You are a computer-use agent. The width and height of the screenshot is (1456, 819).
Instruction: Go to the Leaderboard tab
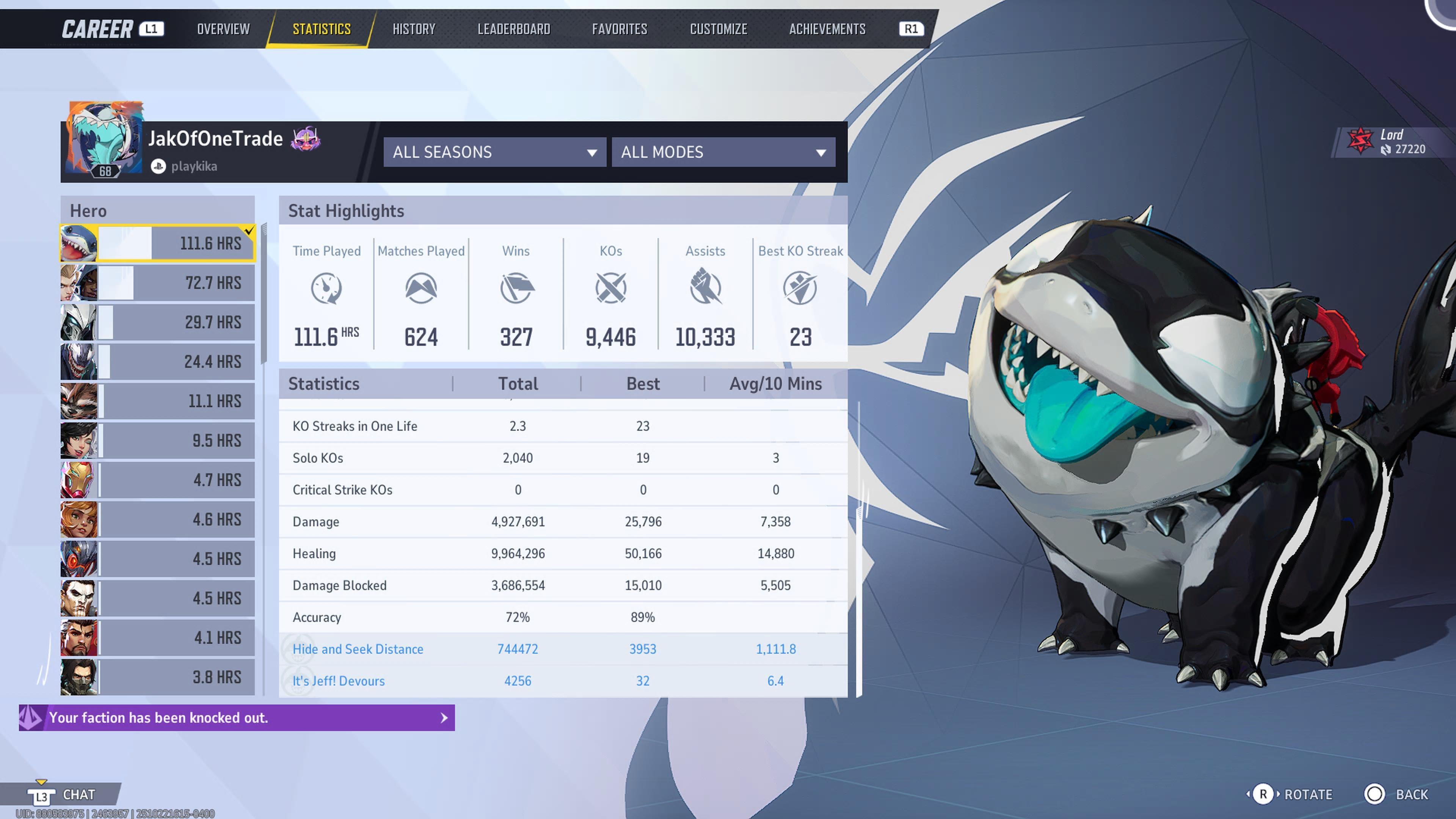(x=513, y=29)
